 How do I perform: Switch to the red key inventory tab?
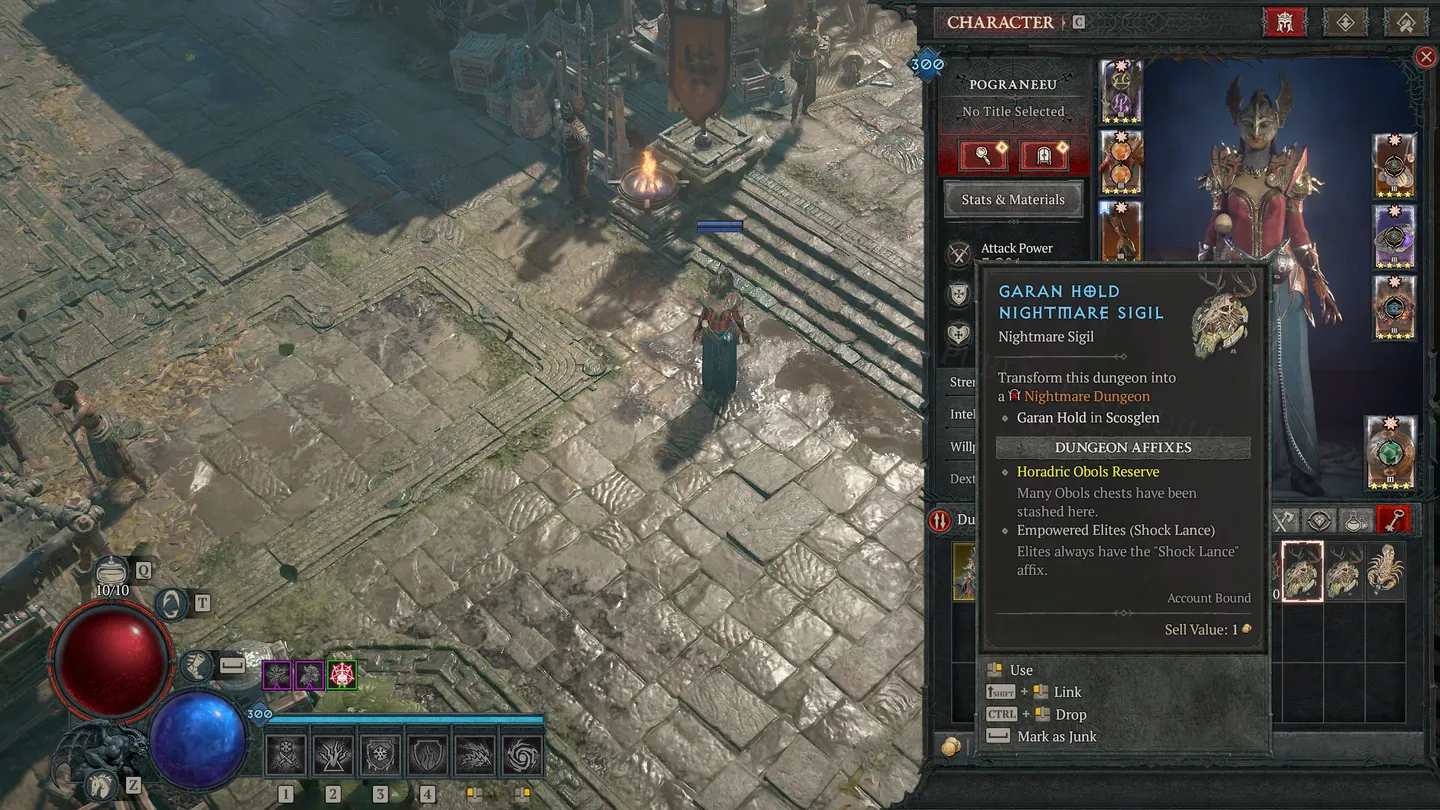point(1393,520)
